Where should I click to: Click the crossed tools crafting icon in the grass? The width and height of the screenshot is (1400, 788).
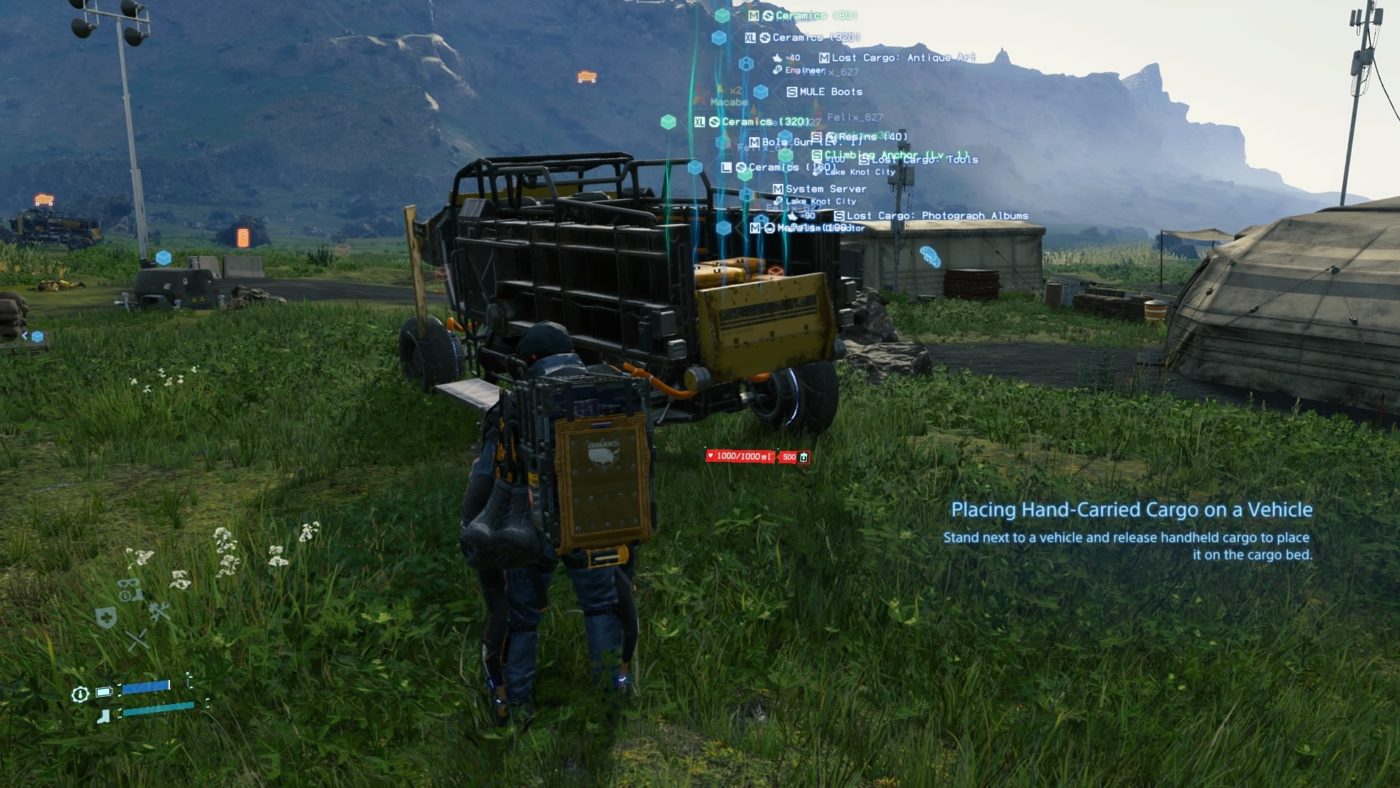pyautogui.click(x=158, y=612)
